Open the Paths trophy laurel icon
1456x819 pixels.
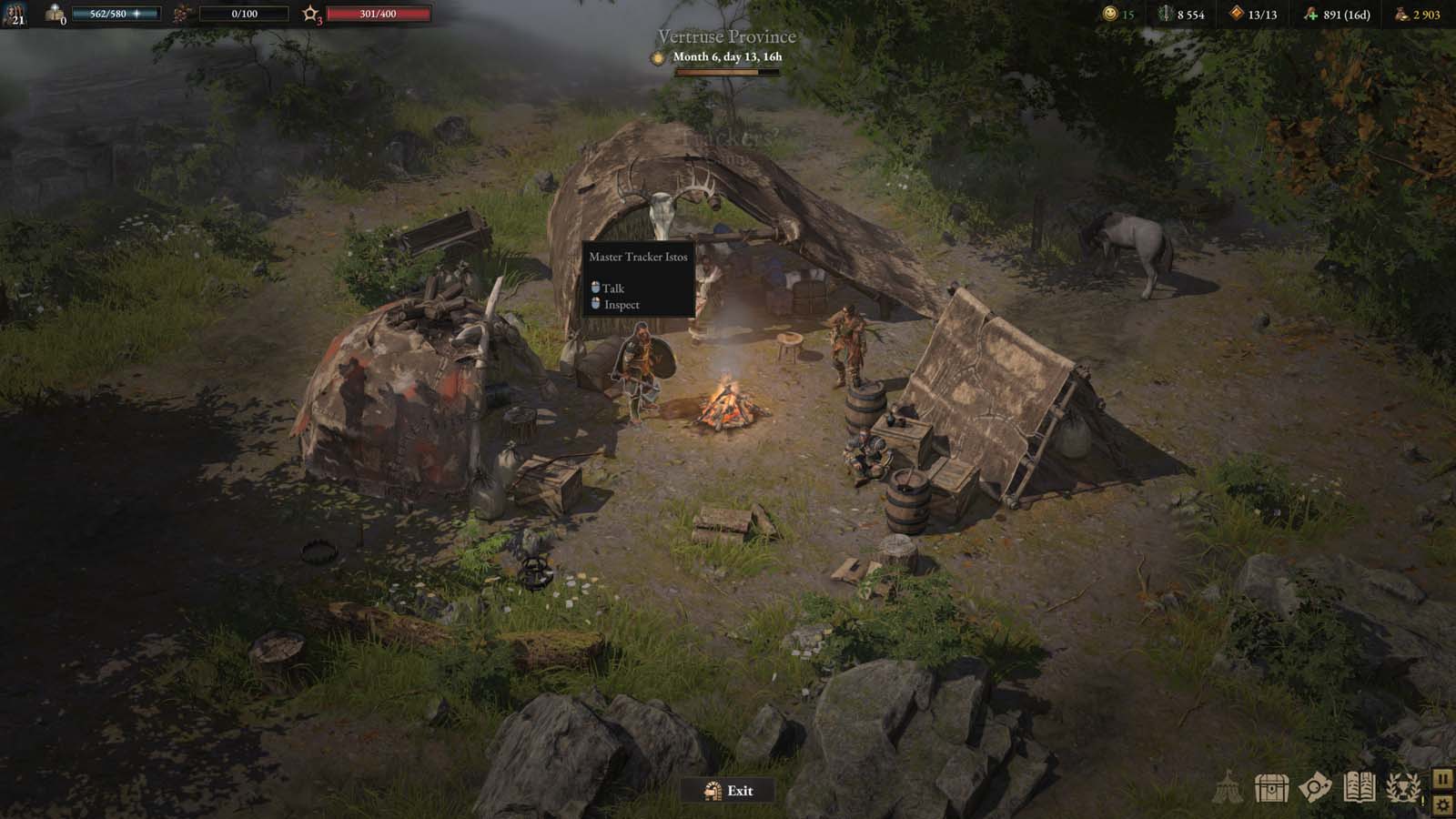(x=1402, y=788)
